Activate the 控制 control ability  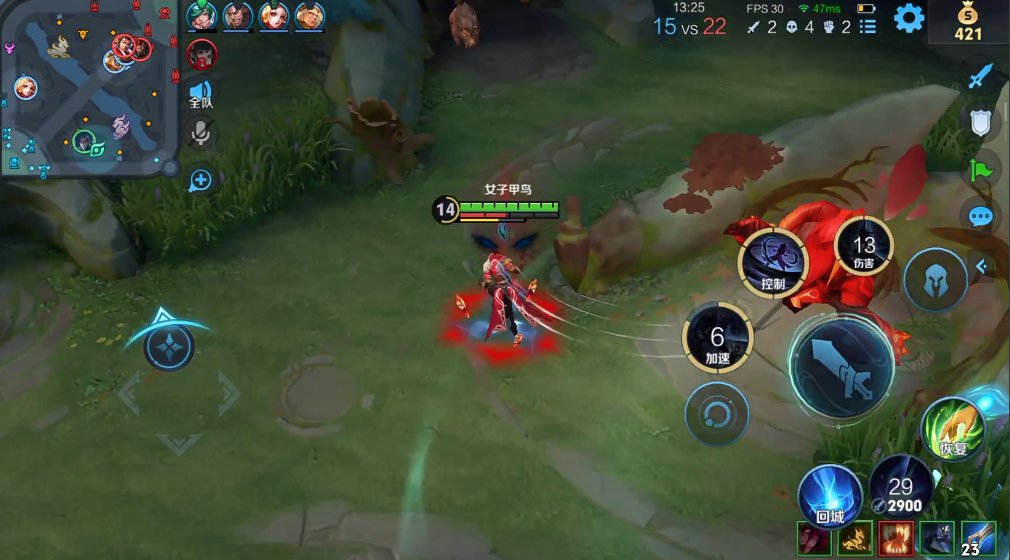pyautogui.click(x=773, y=262)
